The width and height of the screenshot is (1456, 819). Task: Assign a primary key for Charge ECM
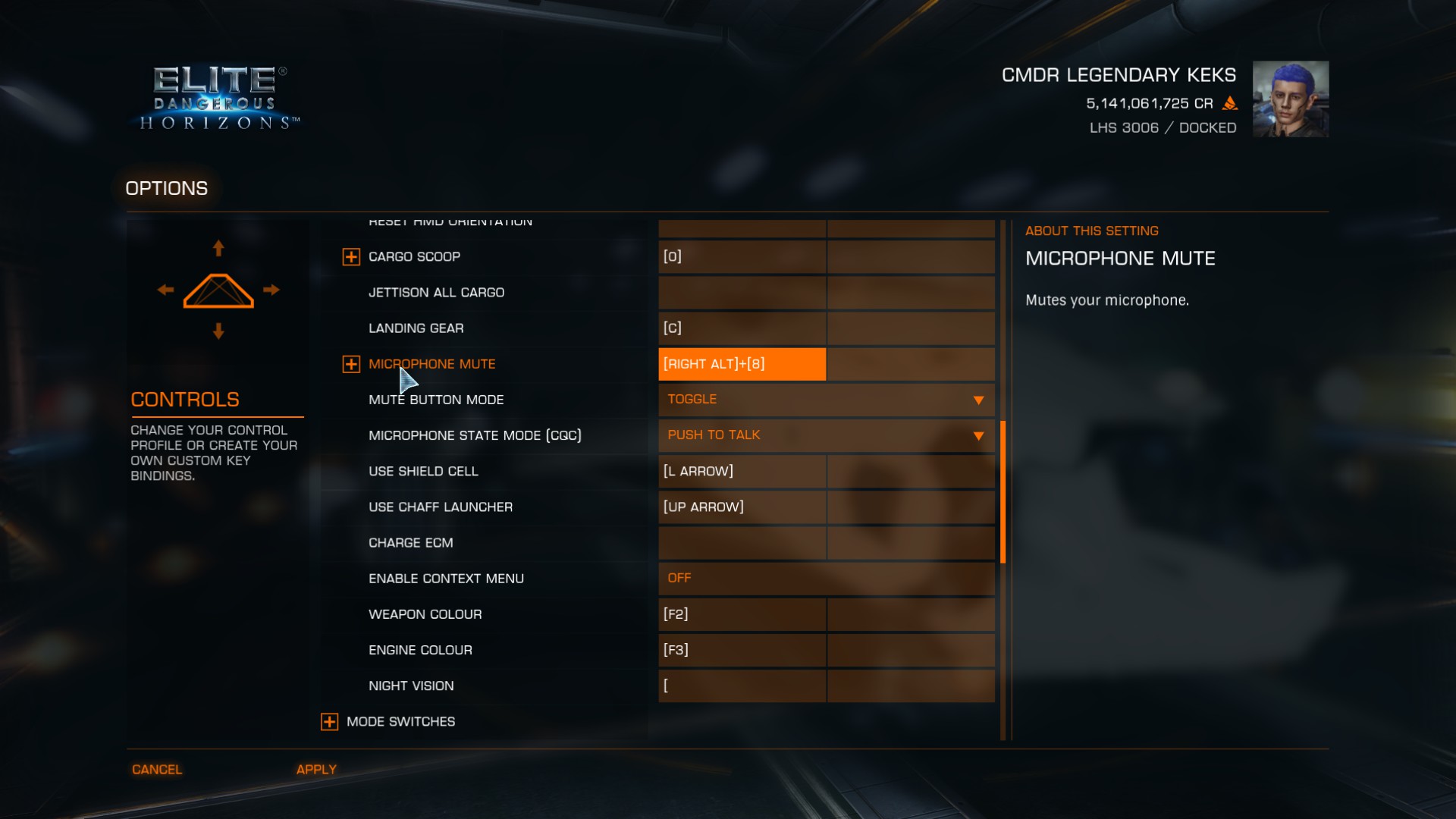pyautogui.click(x=742, y=543)
